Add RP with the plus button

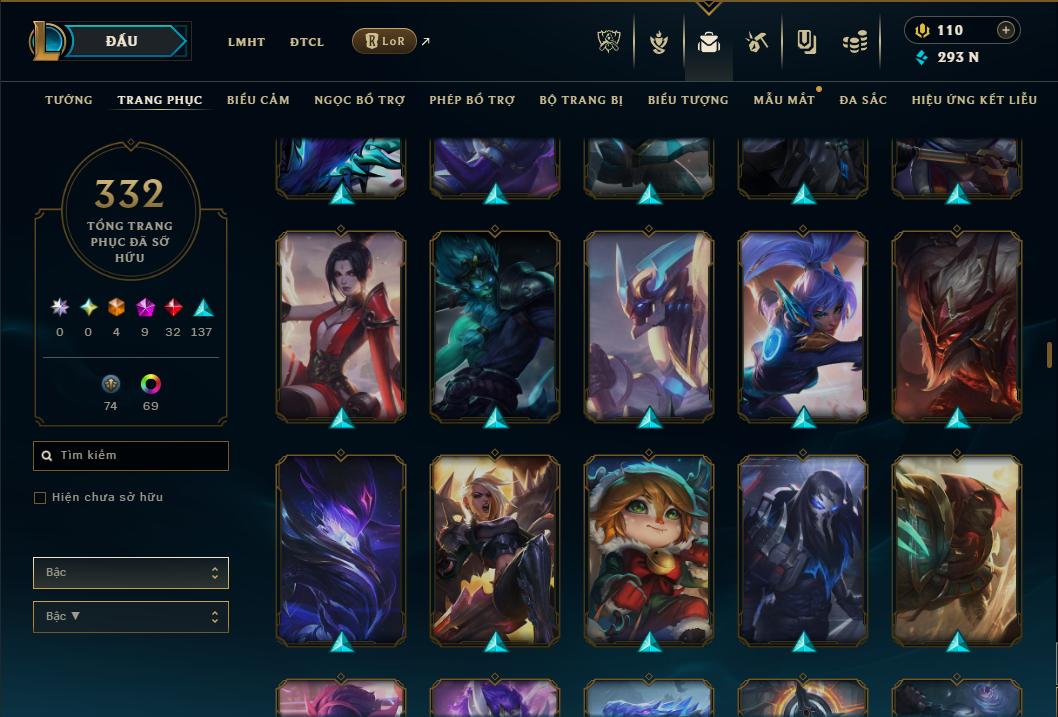pyautogui.click(x=1006, y=30)
